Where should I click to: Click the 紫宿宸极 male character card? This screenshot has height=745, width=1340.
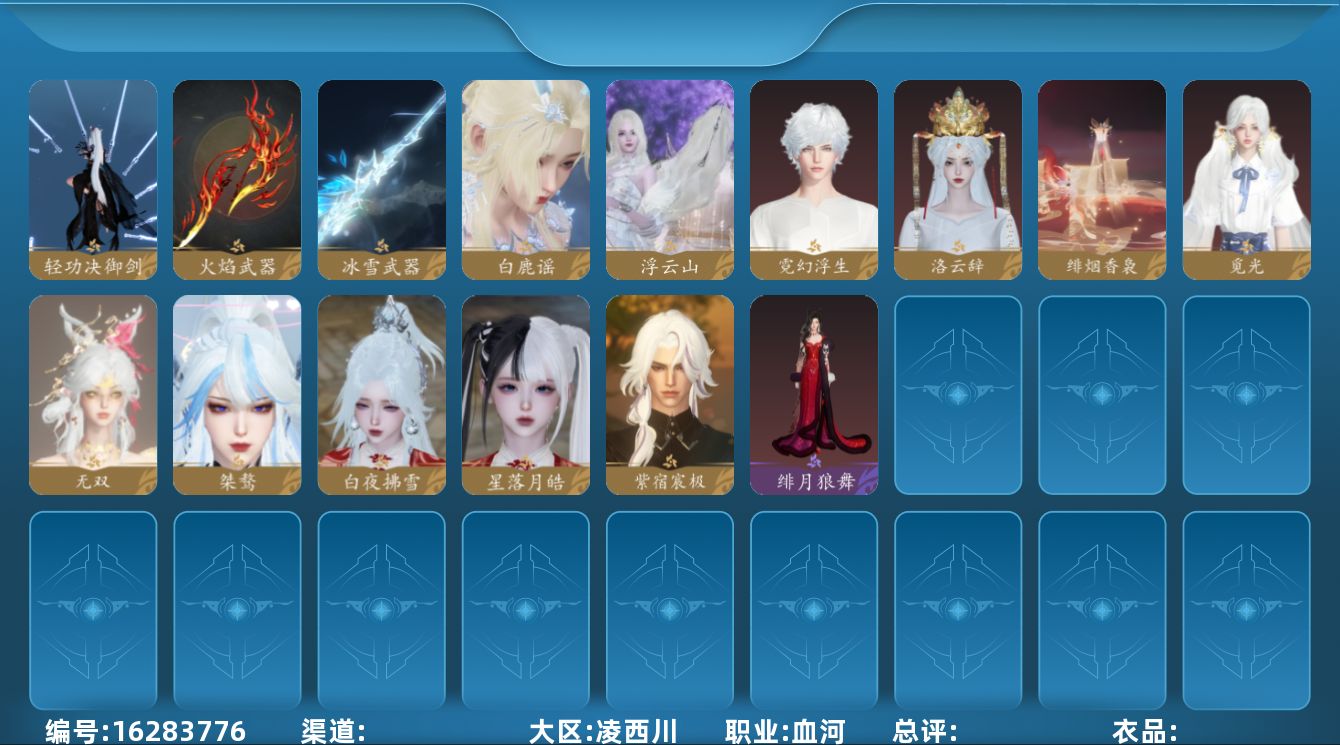[669, 395]
